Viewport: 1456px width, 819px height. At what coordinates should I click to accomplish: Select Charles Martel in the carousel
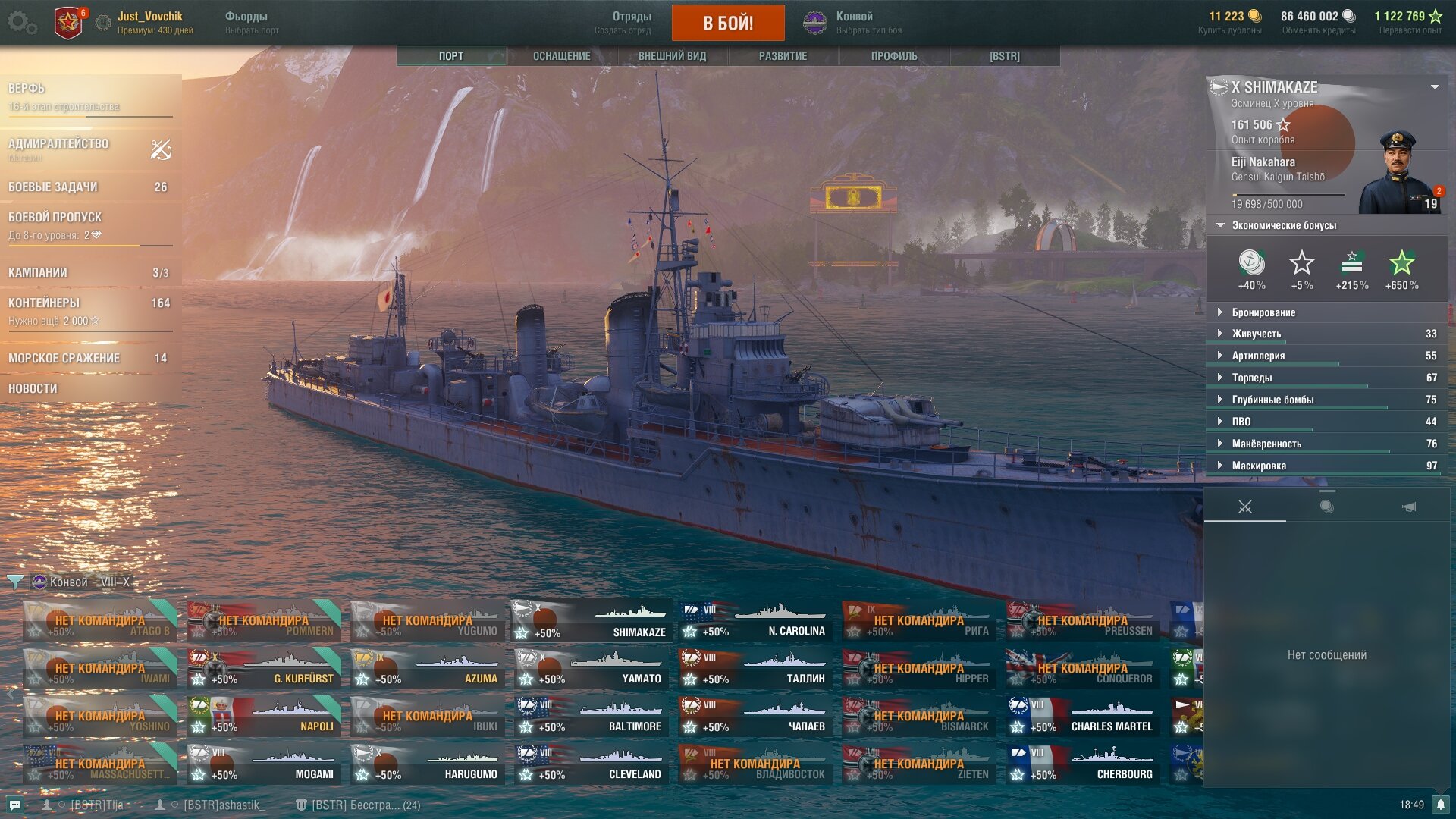point(1082,717)
